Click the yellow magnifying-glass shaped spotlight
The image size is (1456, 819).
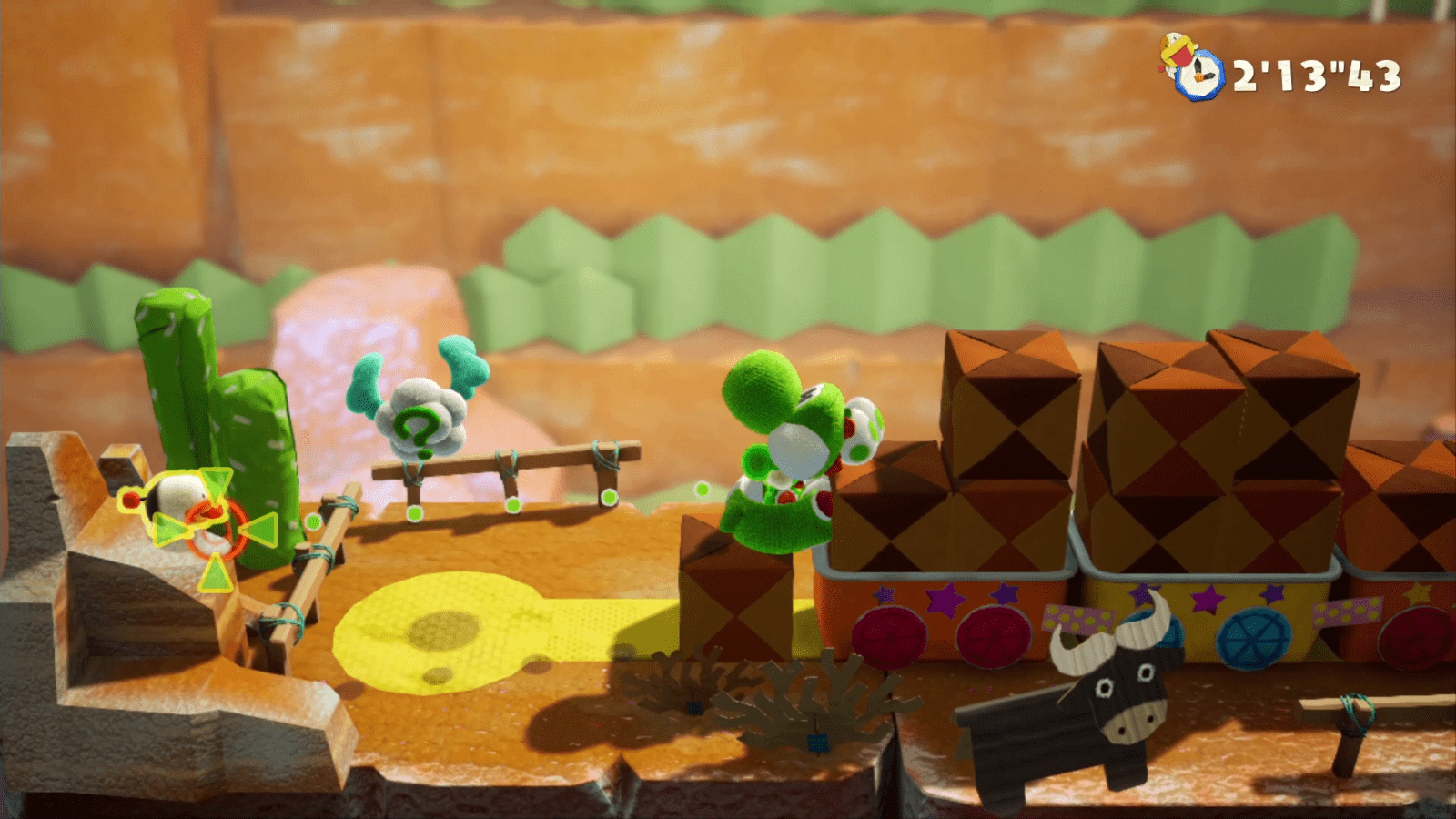(x=437, y=632)
